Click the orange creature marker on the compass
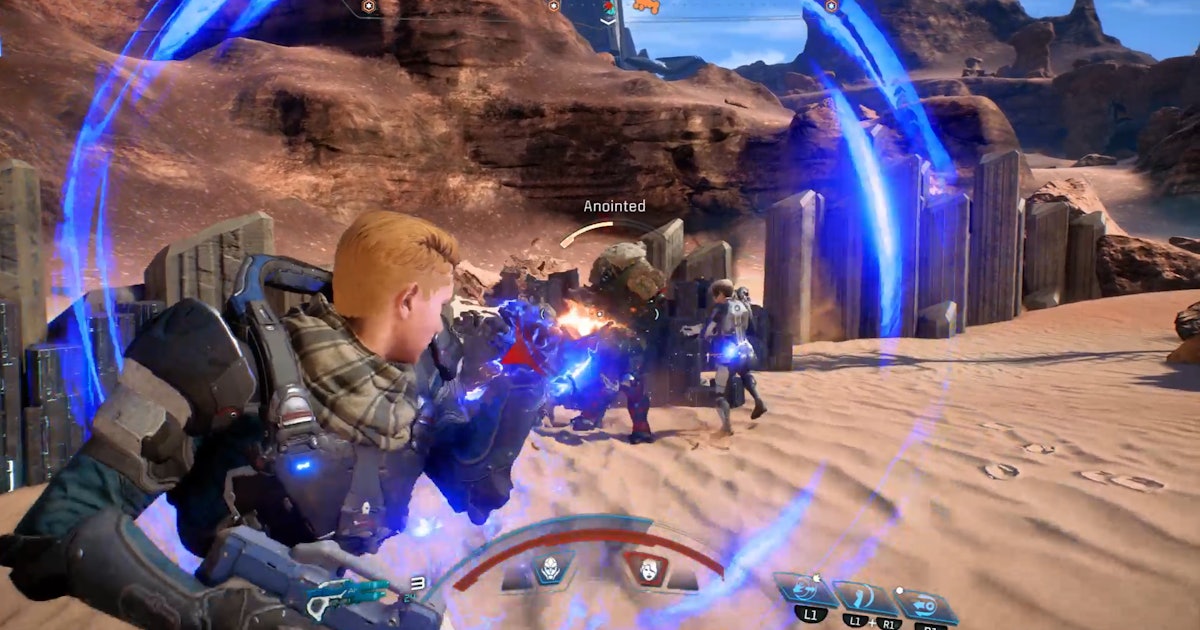The height and width of the screenshot is (630, 1200). click(x=647, y=7)
